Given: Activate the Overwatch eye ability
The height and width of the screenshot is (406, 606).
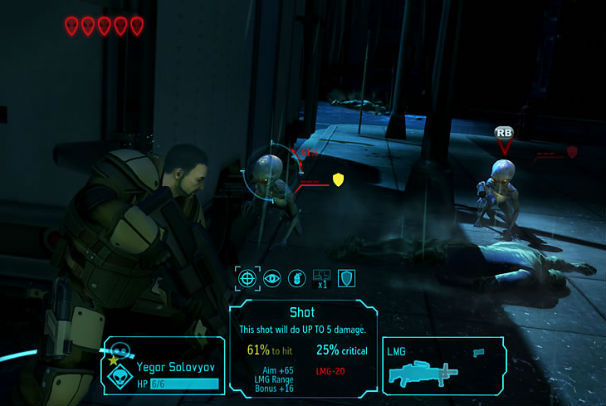Looking at the screenshot, I should point(271,278).
